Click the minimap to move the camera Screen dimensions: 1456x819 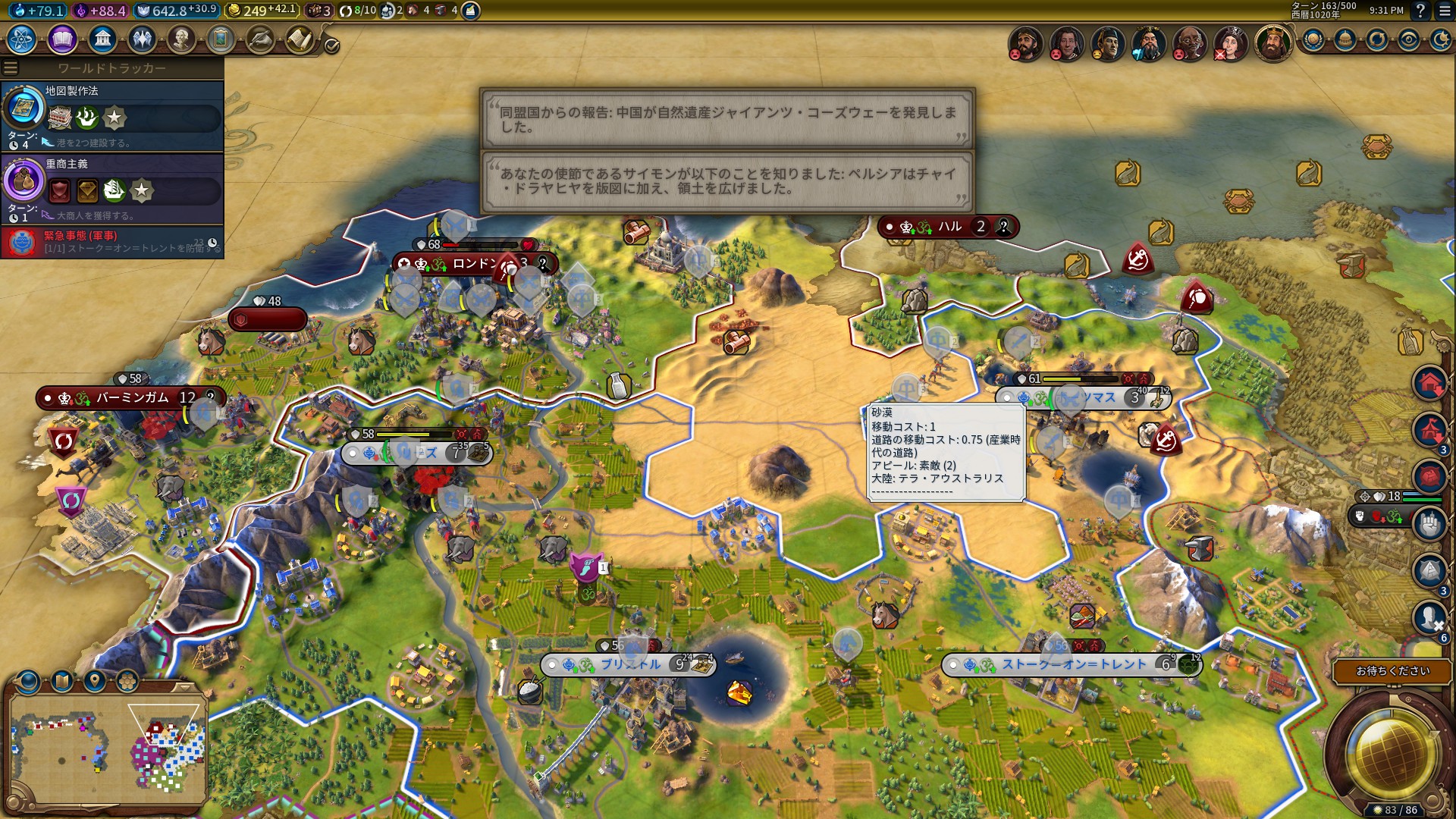click(106, 751)
